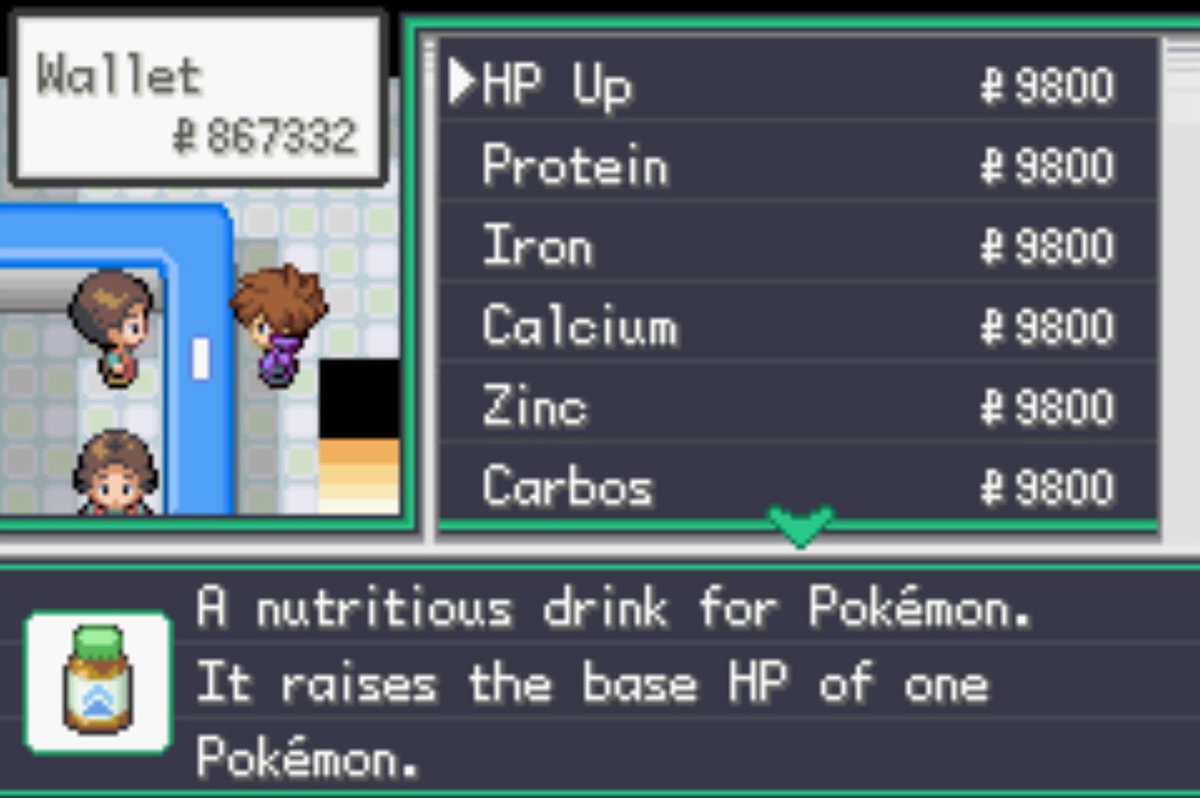Select Carbos in the shop list

click(567, 487)
